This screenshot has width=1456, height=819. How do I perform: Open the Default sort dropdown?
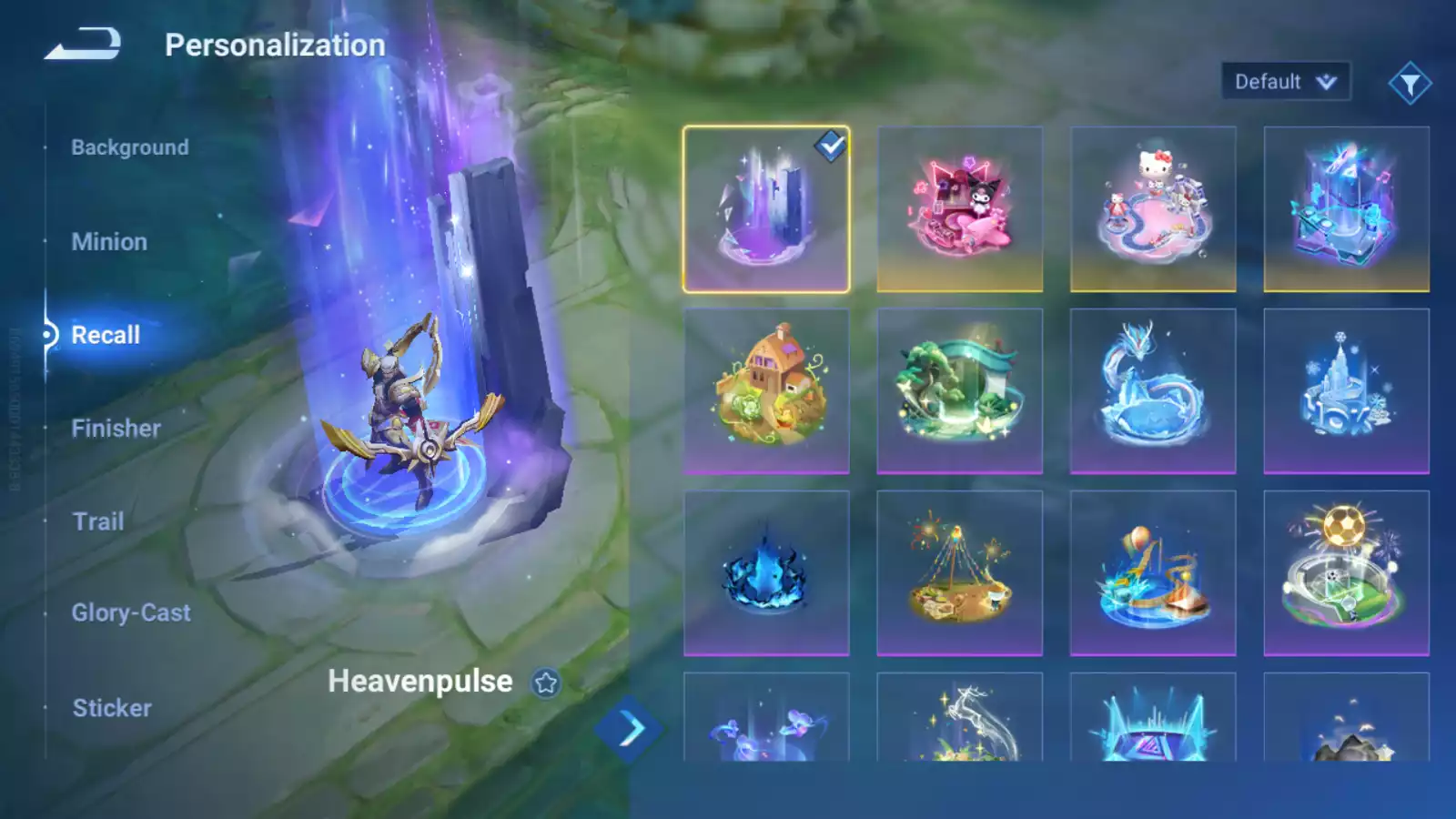point(1285,82)
